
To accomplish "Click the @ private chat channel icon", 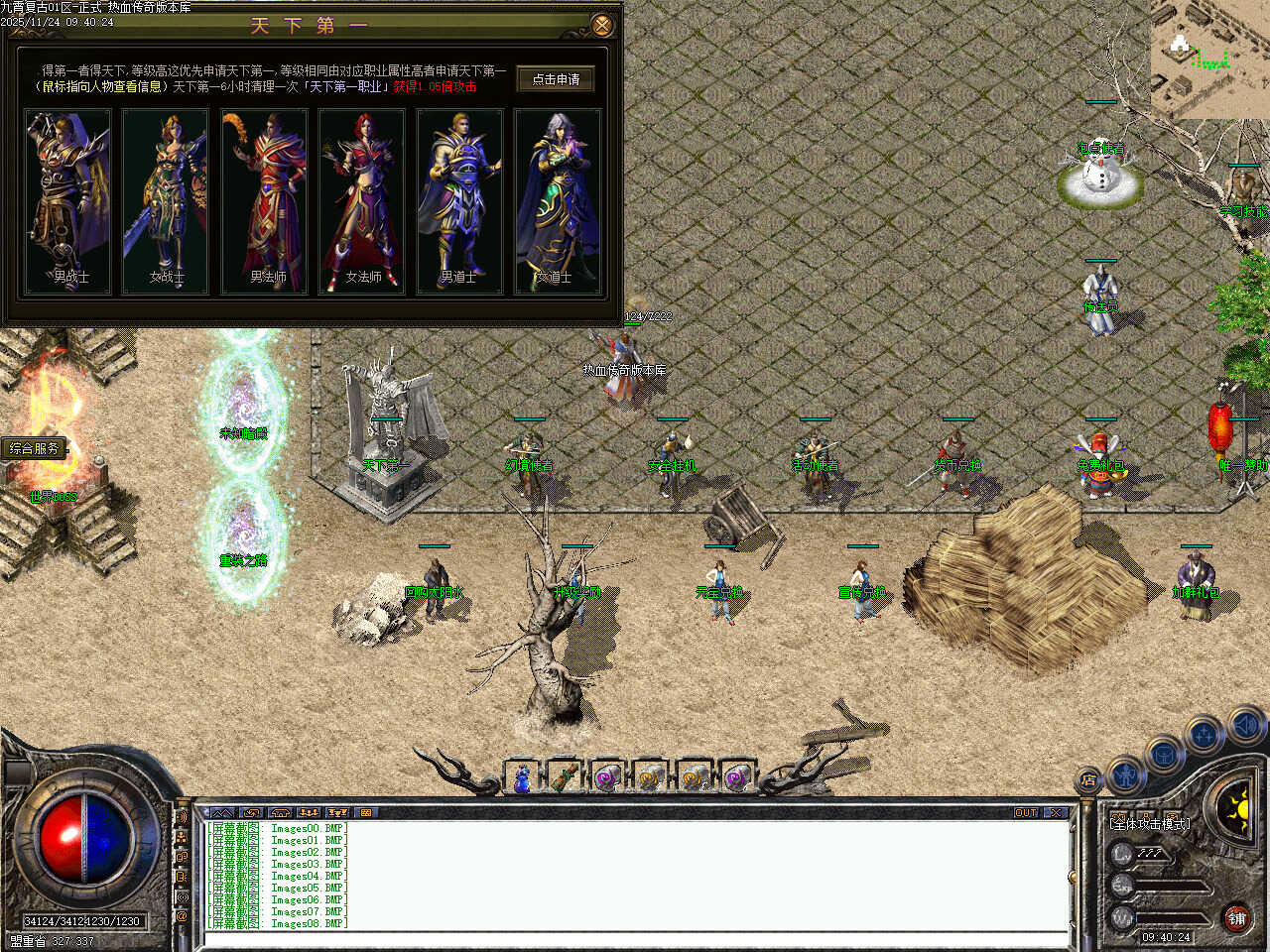I will coord(183,917).
